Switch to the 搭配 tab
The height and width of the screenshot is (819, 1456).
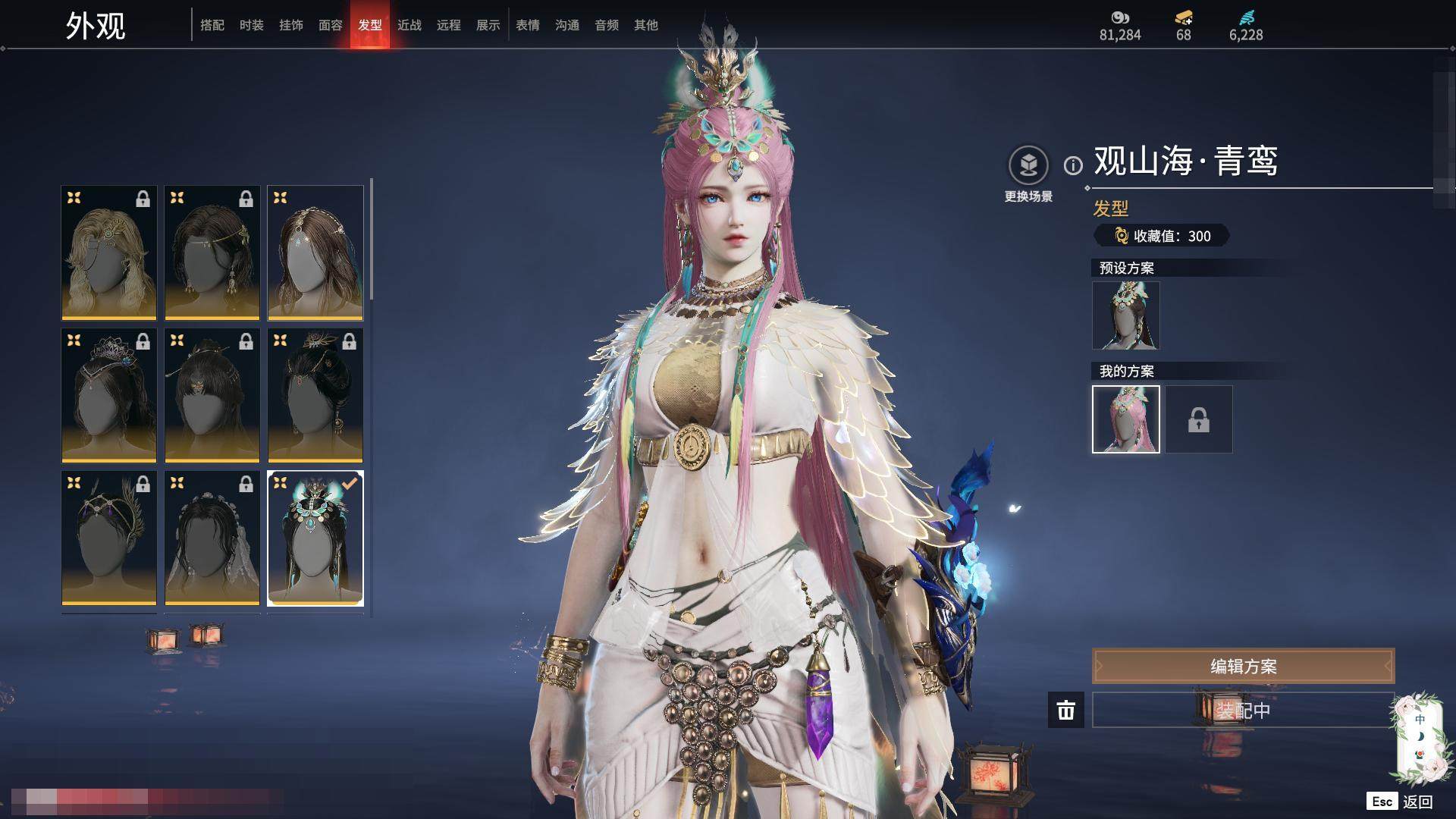point(212,25)
